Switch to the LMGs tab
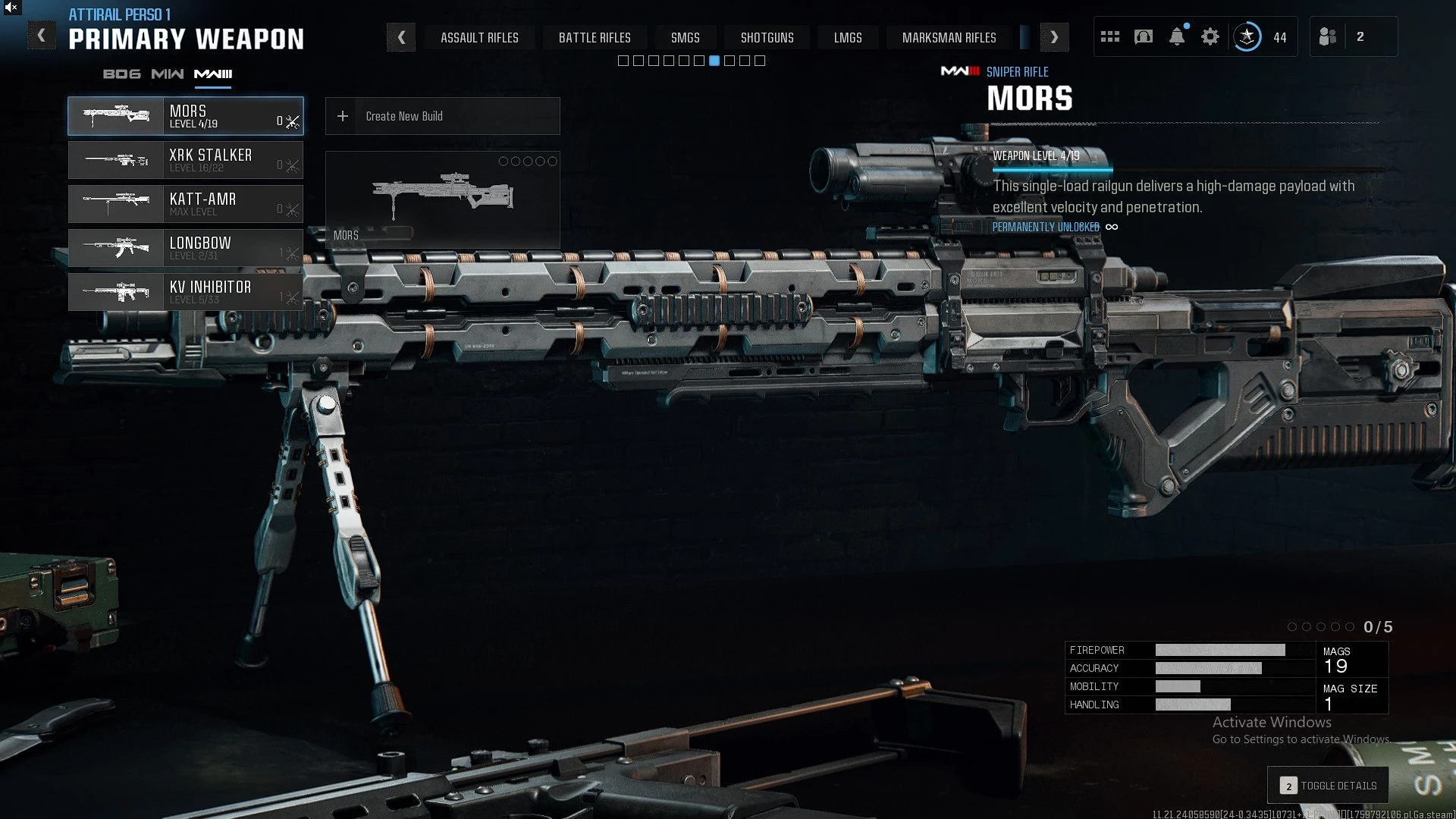The height and width of the screenshot is (819, 1456). coord(848,38)
